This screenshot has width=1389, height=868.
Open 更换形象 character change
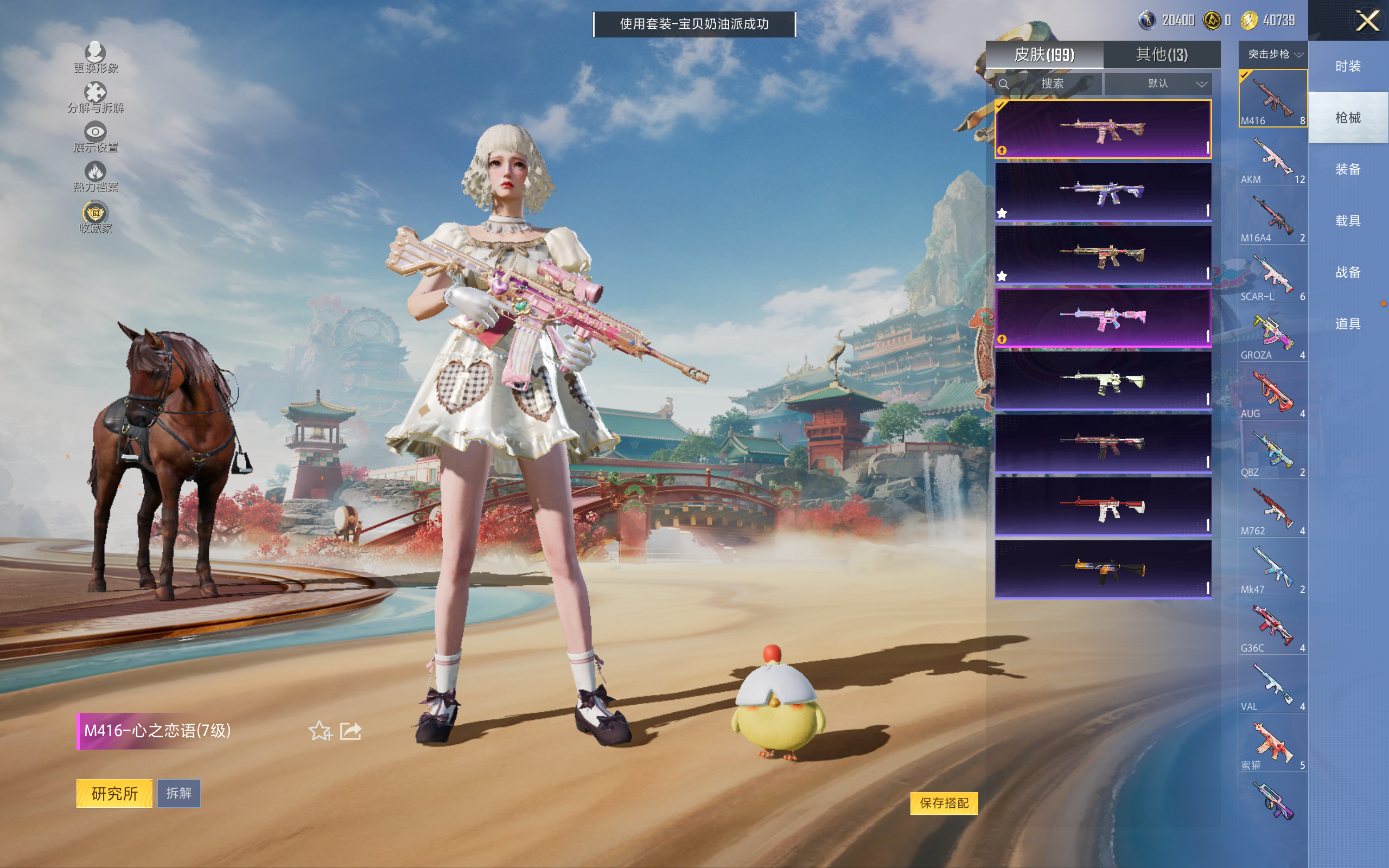95,58
